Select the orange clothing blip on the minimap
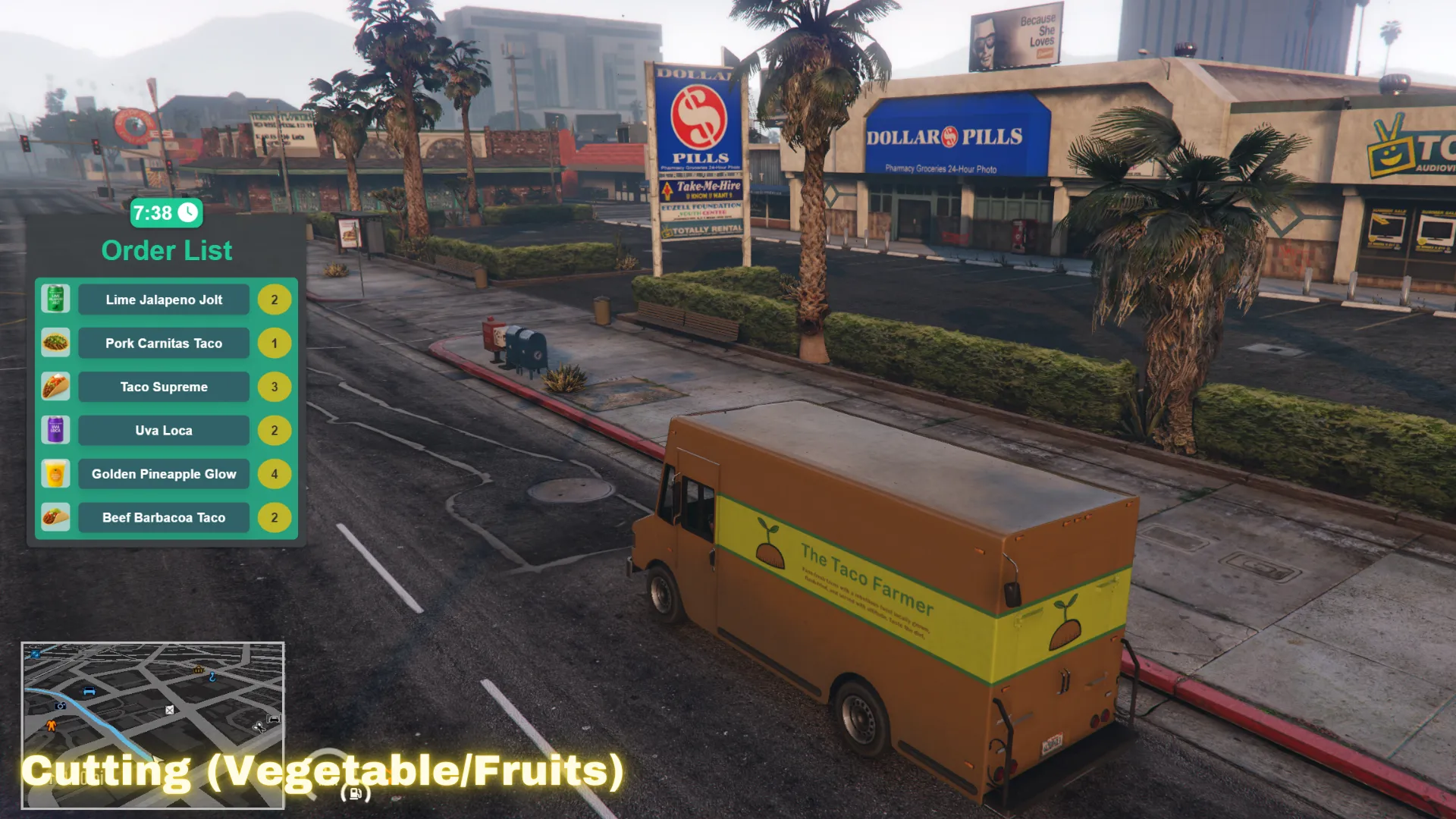 (x=51, y=726)
